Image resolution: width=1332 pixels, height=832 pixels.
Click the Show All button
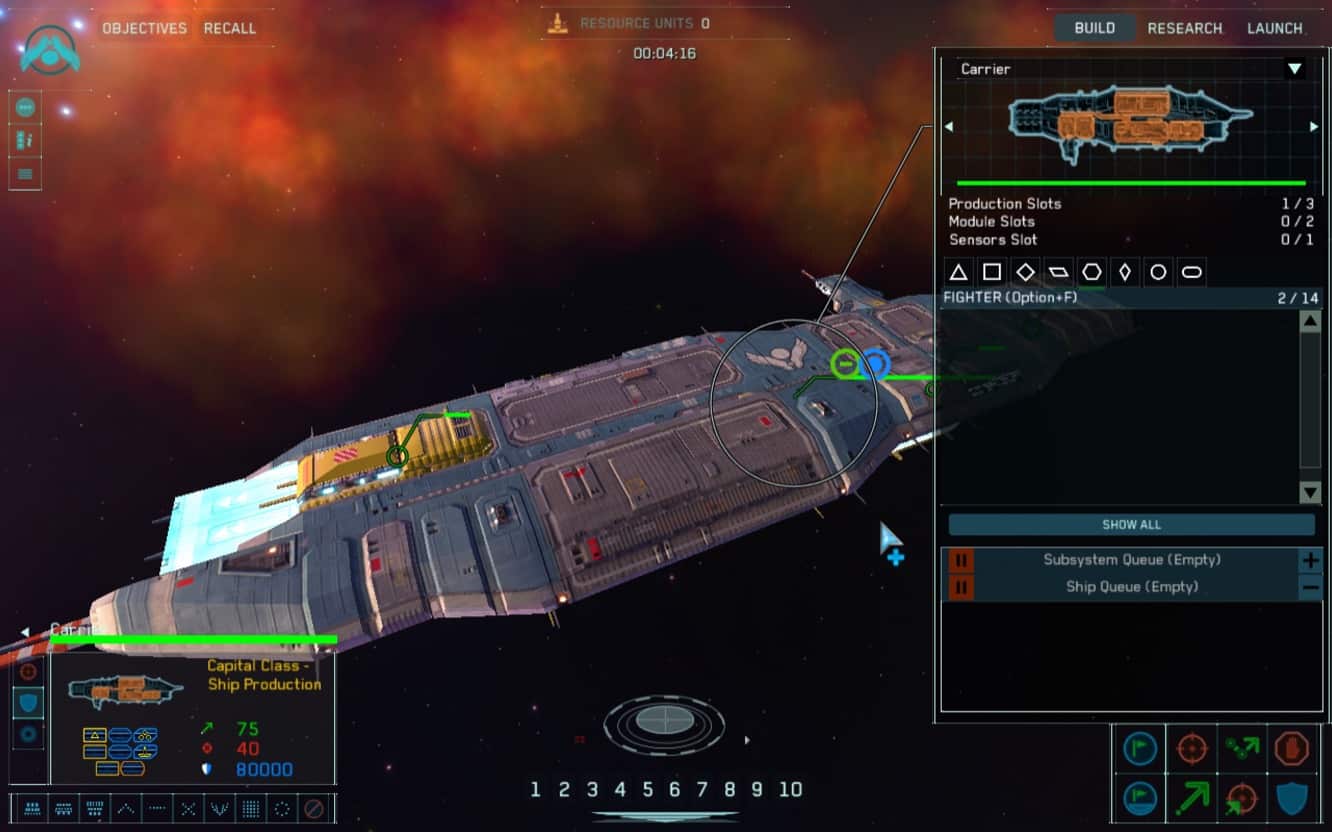[x=1131, y=525]
